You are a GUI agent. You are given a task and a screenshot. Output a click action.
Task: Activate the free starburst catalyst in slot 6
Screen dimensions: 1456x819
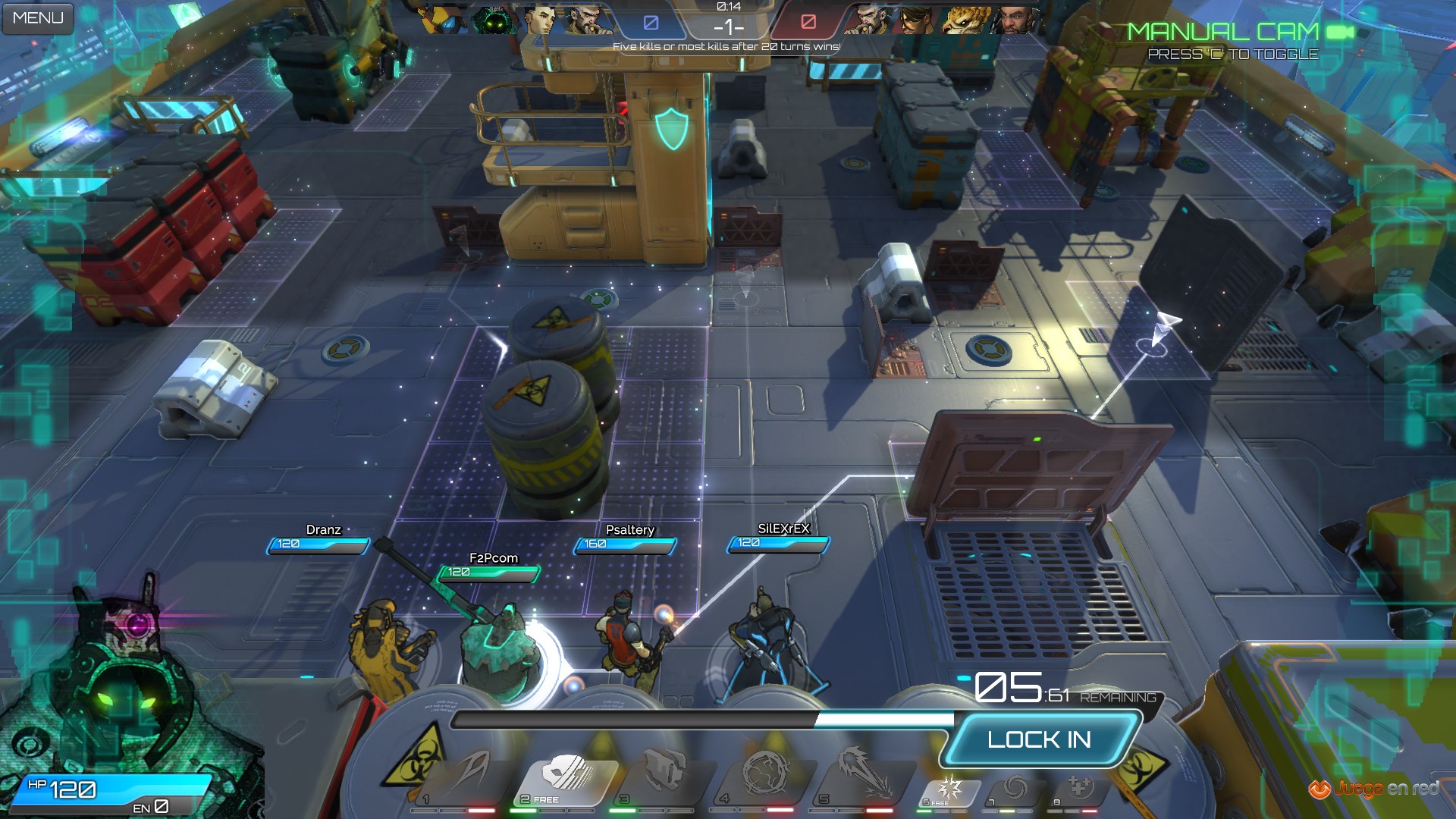click(949, 789)
